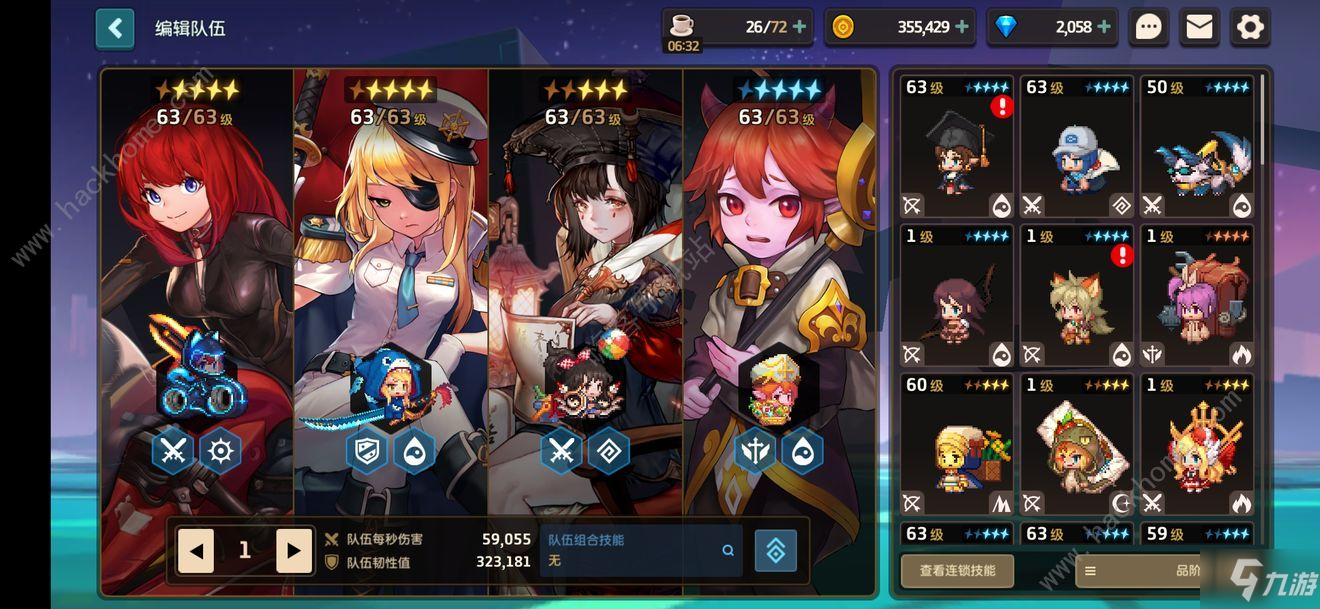Add more coffee stamina with the plus

[799, 27]
